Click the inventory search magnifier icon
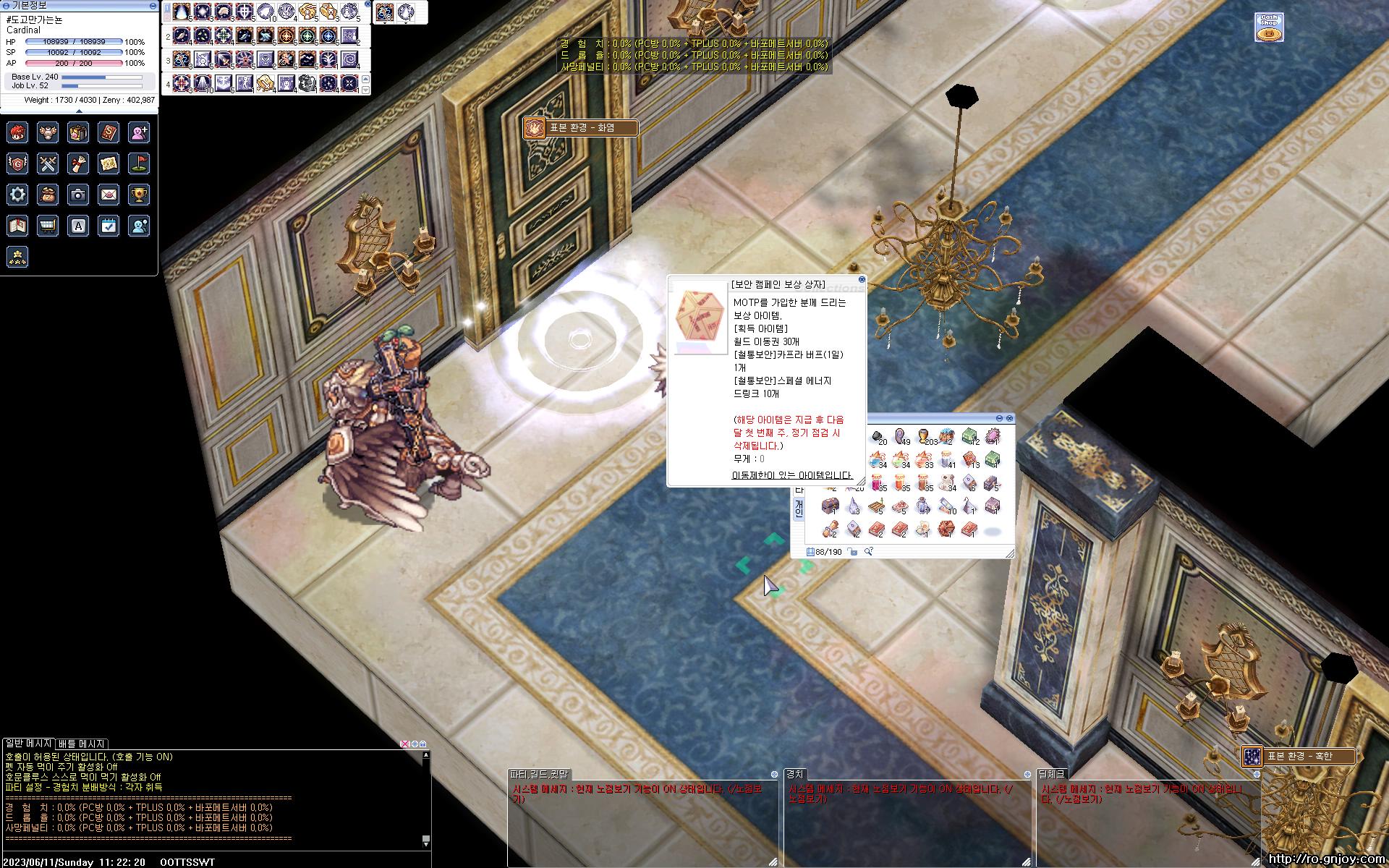Image resolution: width=1389 pixels, height=868 pixels. 869,552
